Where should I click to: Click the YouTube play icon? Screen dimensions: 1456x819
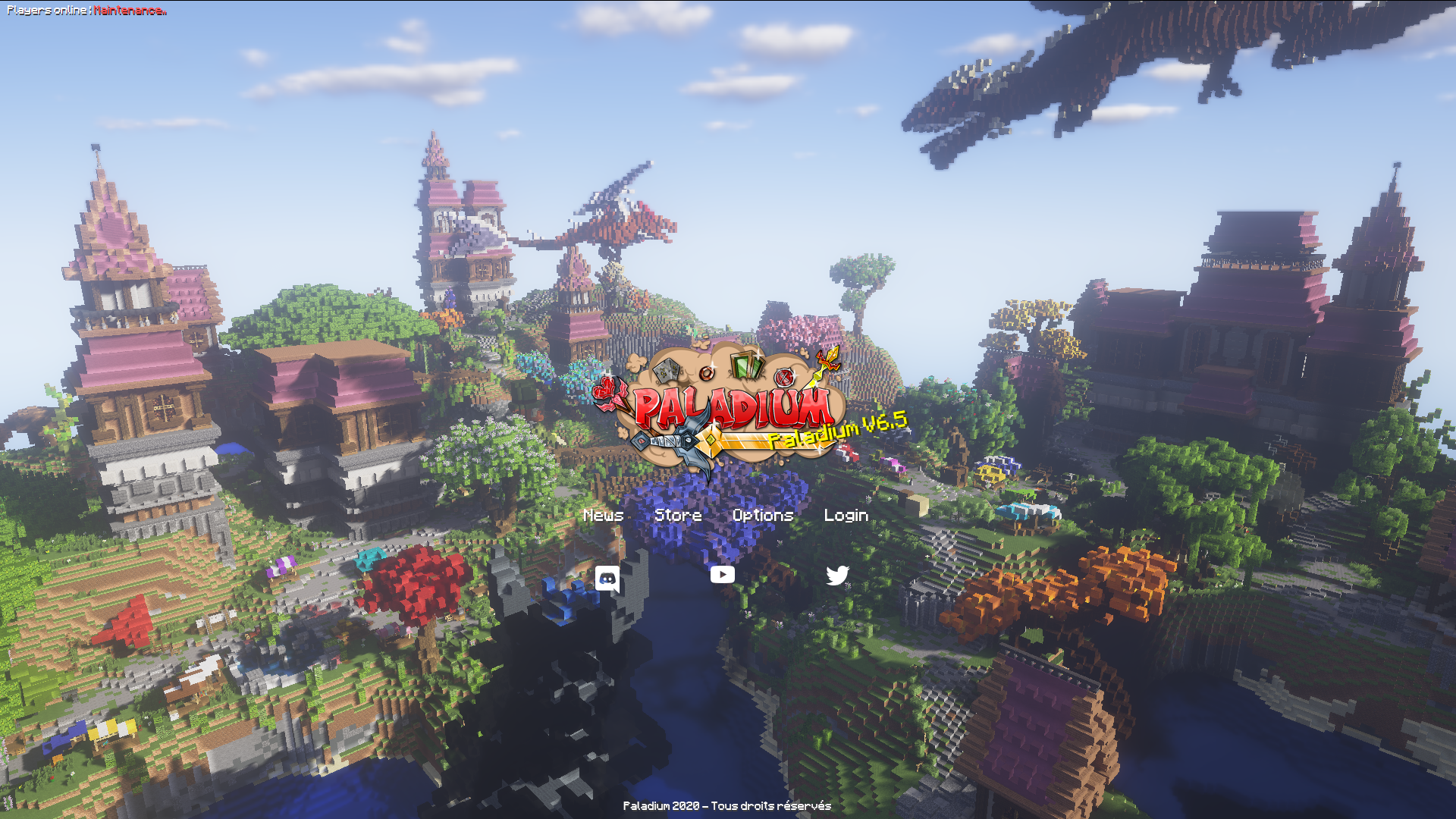click(x=723, y=575)
